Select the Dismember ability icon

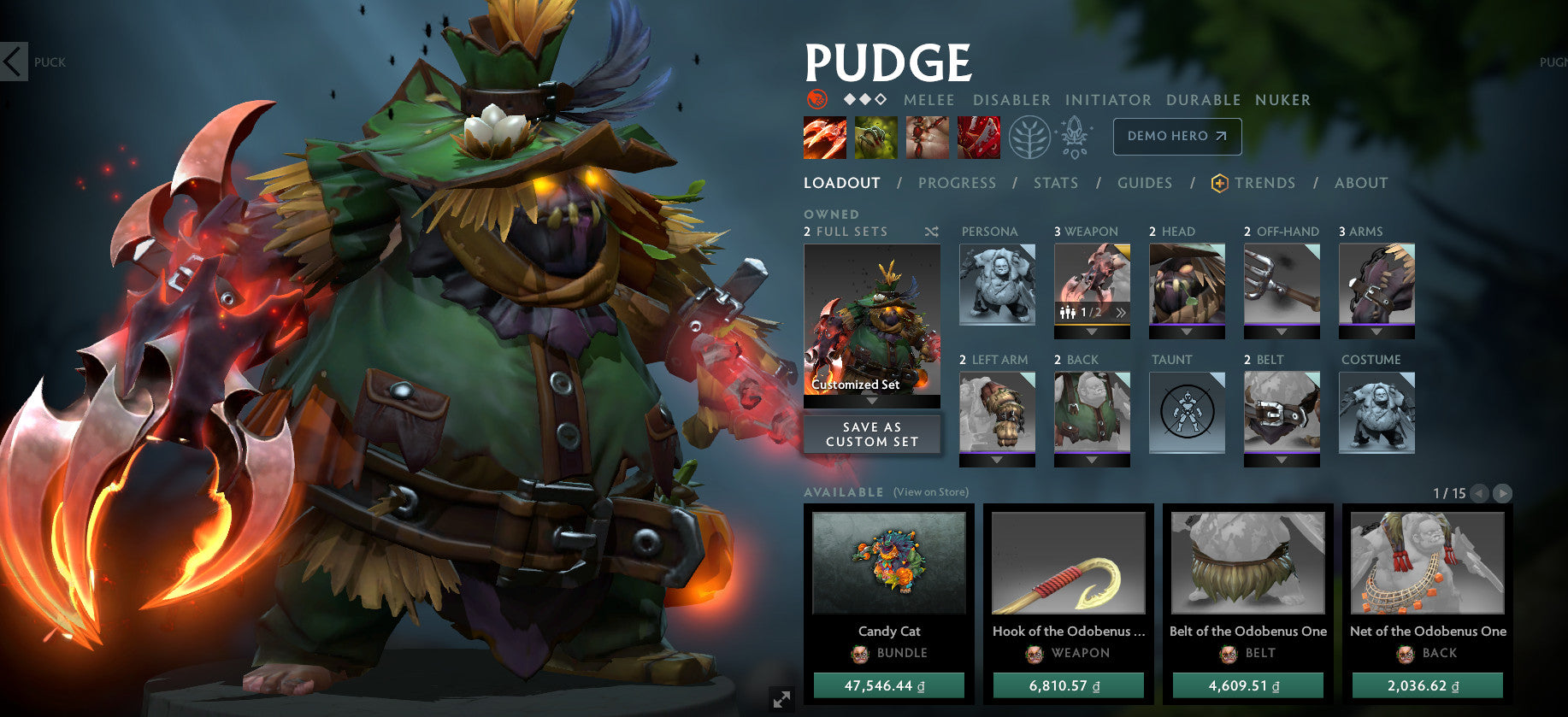point(979,137)
